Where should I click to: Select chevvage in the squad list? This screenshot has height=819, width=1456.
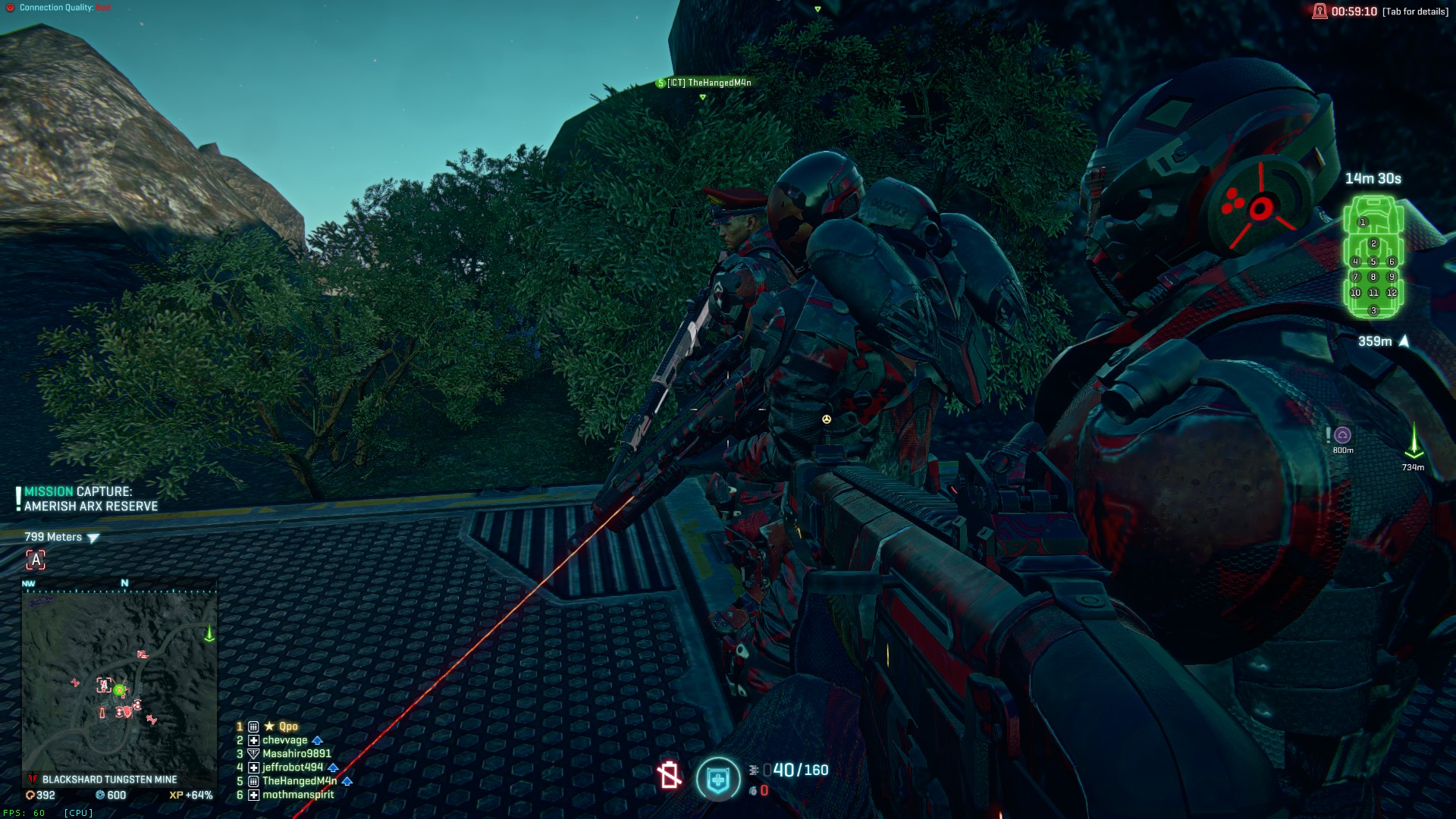coord(284,740)
